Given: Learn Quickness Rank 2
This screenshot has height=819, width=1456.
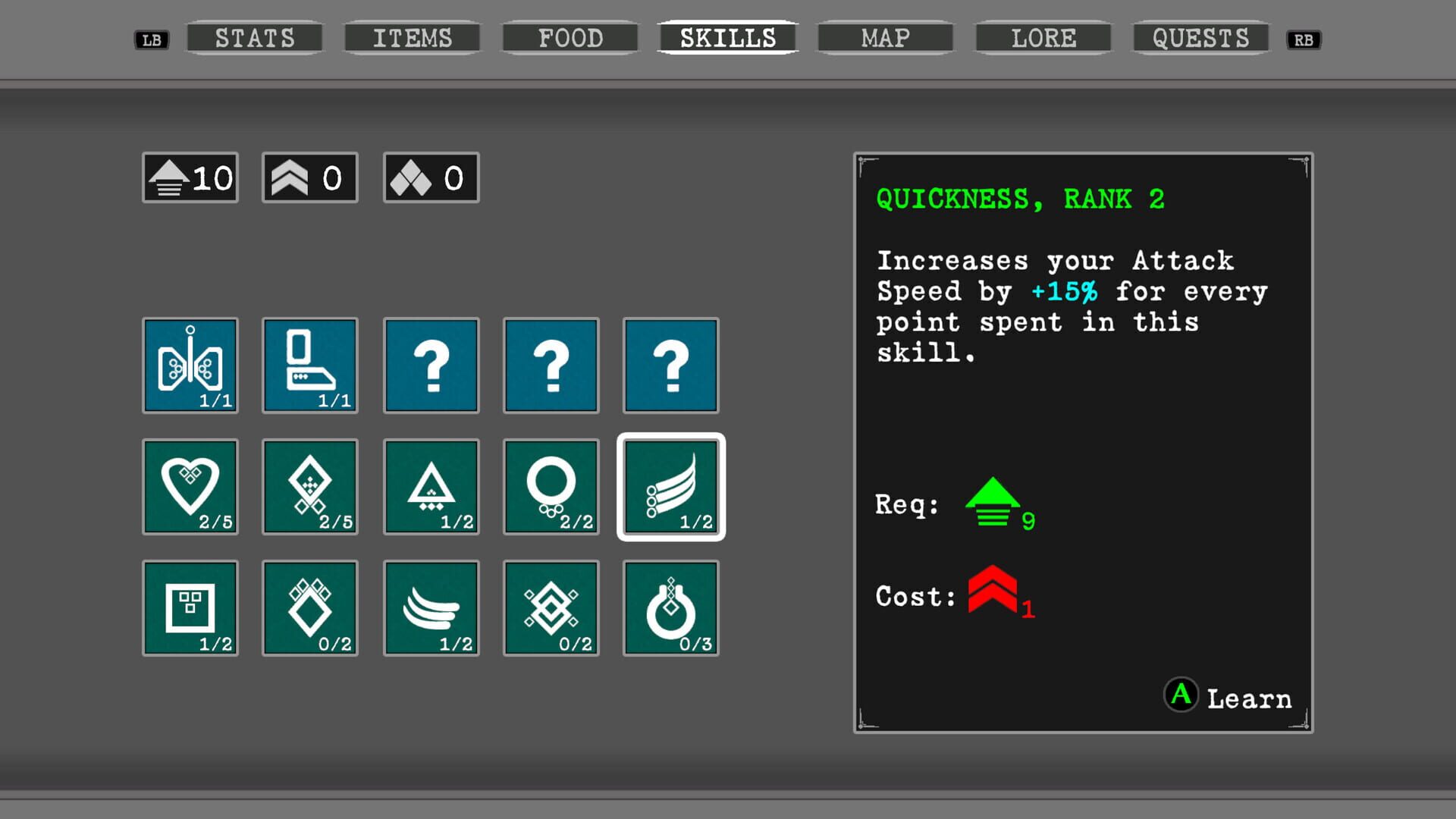Looking at the screenshot, I should point(1228,696).
